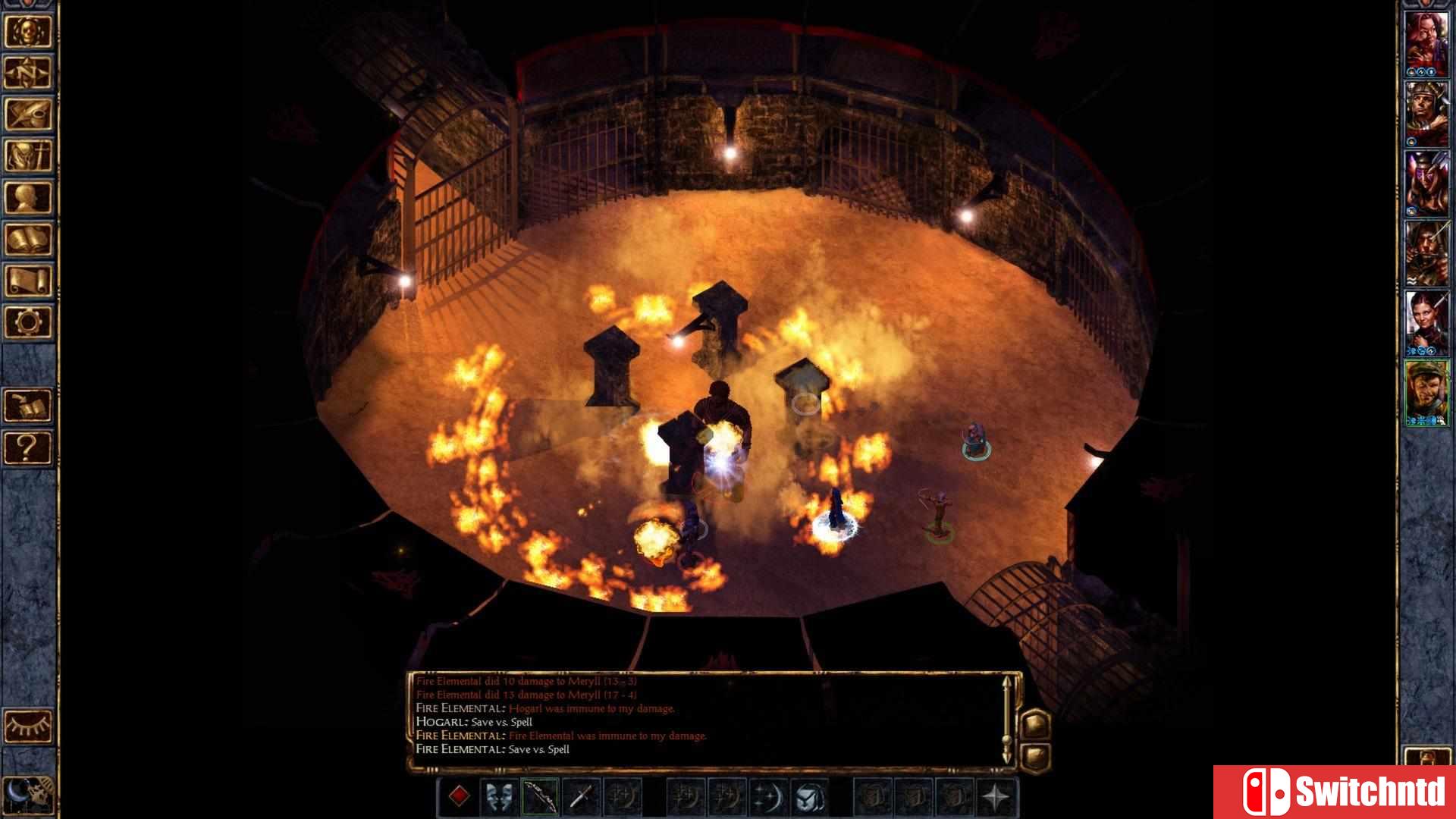1456x819 pixels.
Task: Enable guard mode via the red diamond
Action: click(460, 797)
